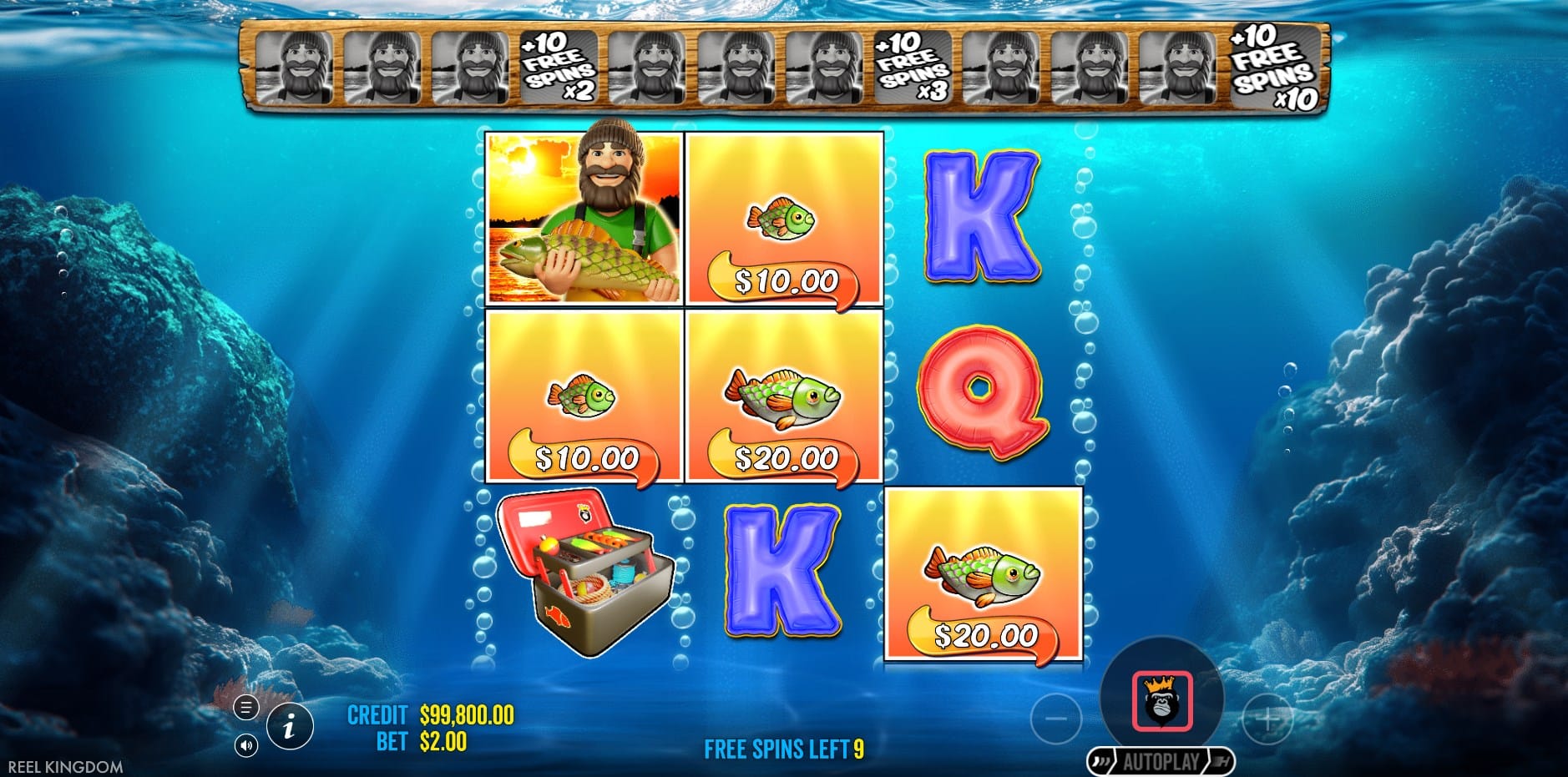Open the game info paytable

point(290,726)
